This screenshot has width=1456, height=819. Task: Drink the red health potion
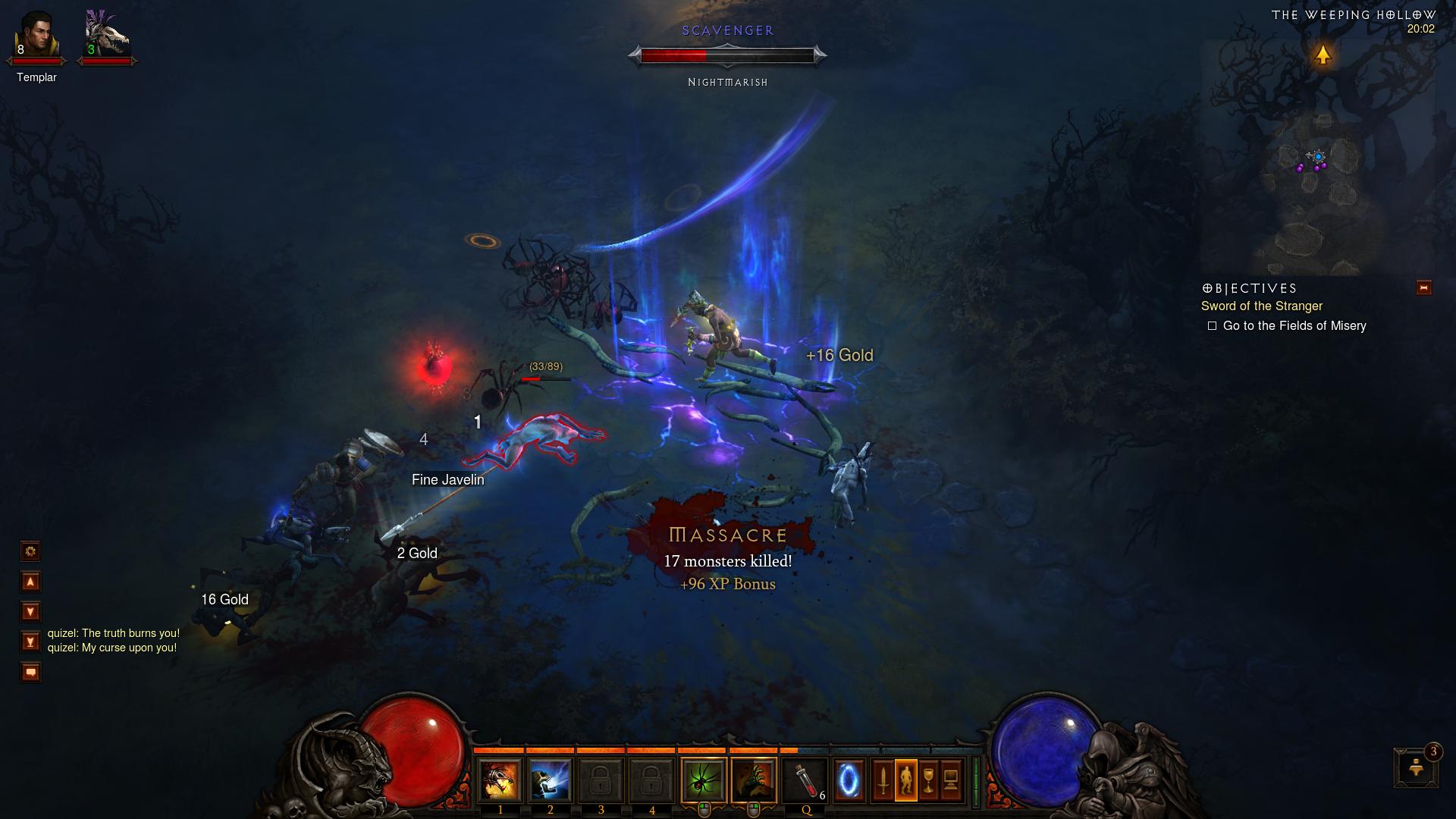pyautogui.click(x=805, y=780)
